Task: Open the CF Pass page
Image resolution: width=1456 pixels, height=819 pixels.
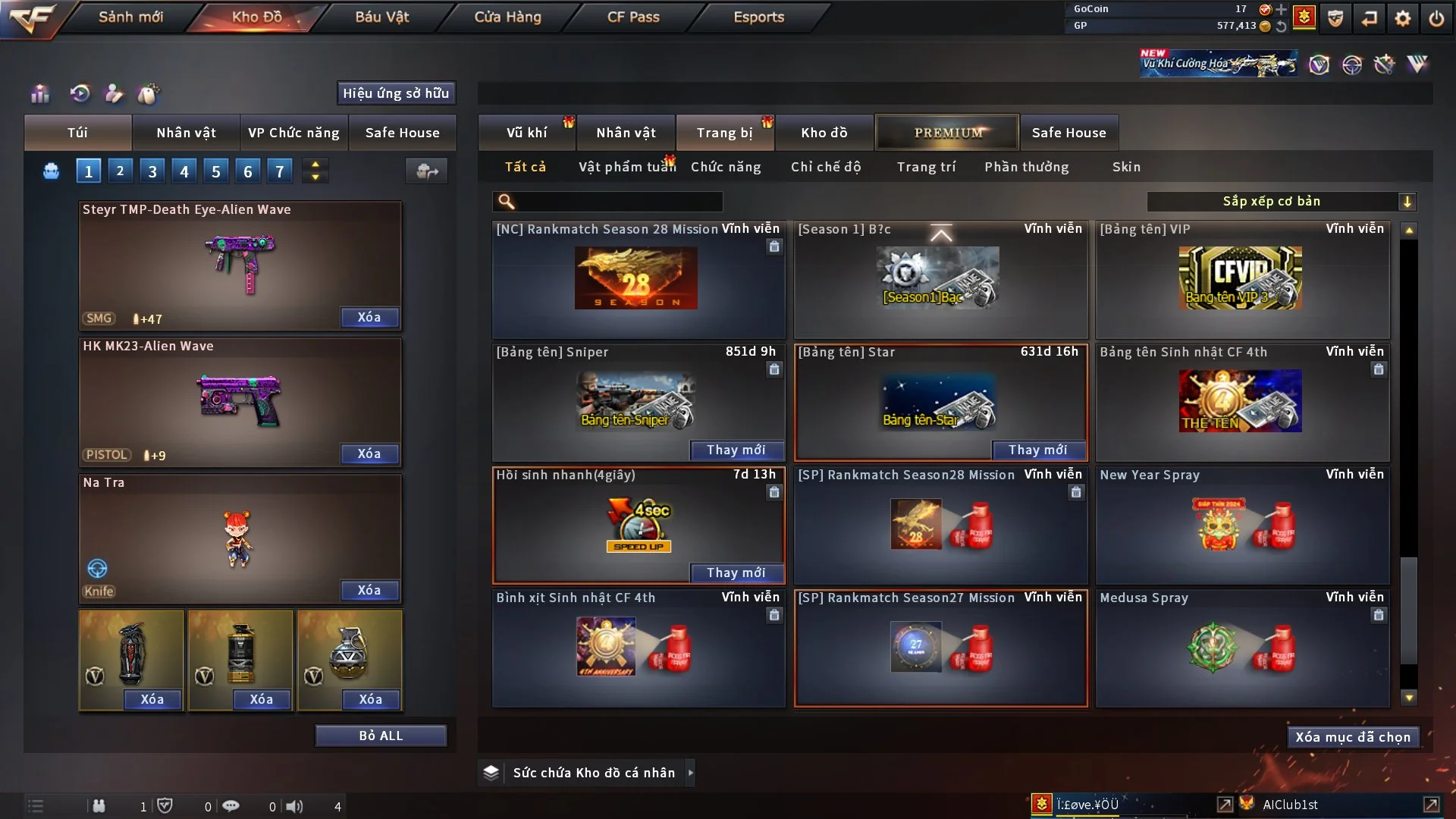Action: coord(633,17)
